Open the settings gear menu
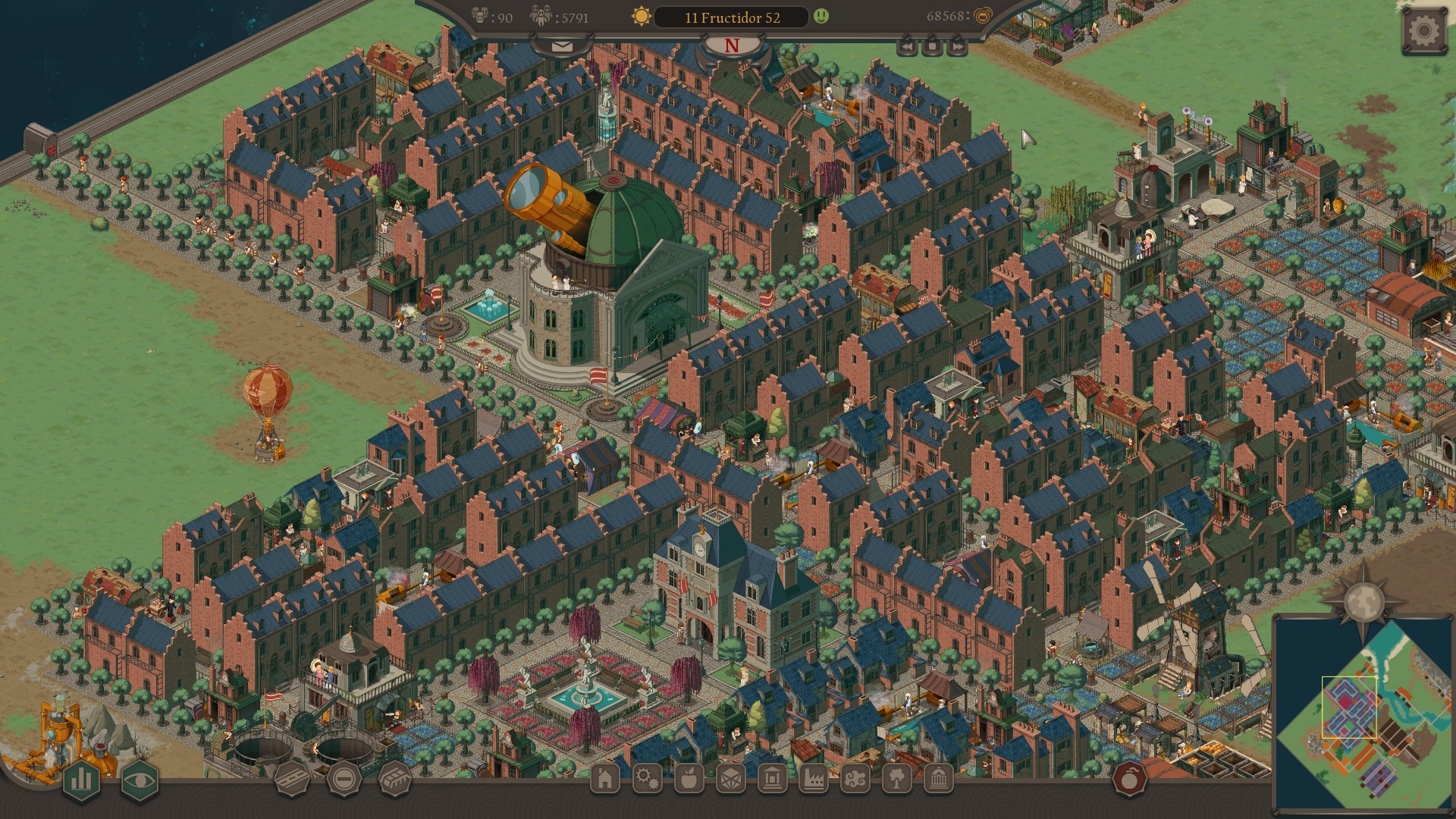The width and height of the screenshot is (1456, 819). pos(1423,32)
